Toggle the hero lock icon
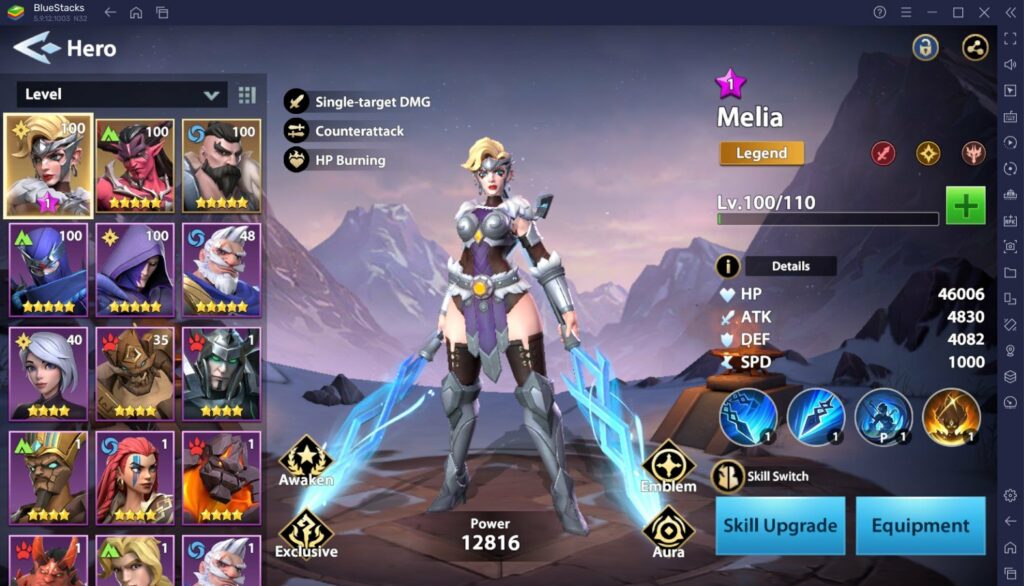This screenshot has width=1024, height=586. 925,47
